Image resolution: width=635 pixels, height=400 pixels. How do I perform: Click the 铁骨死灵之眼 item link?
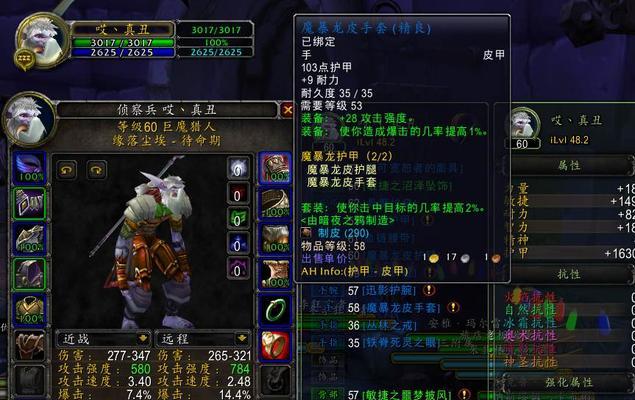click(x=388, y=341)
